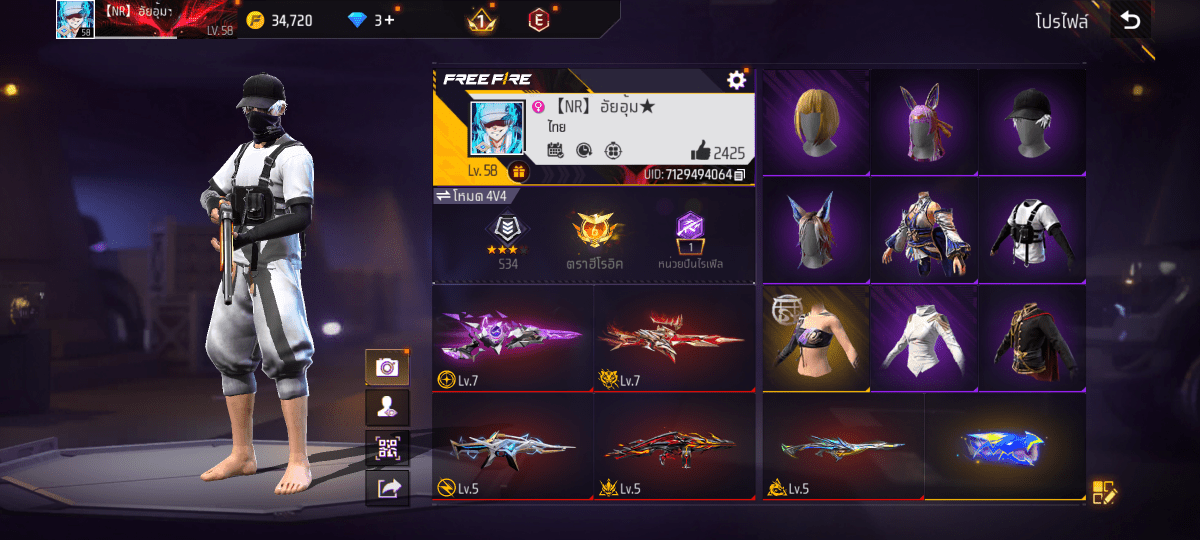Select the black cap head item
This screenshot has height=540, width=1200.
click(1032, 122)
